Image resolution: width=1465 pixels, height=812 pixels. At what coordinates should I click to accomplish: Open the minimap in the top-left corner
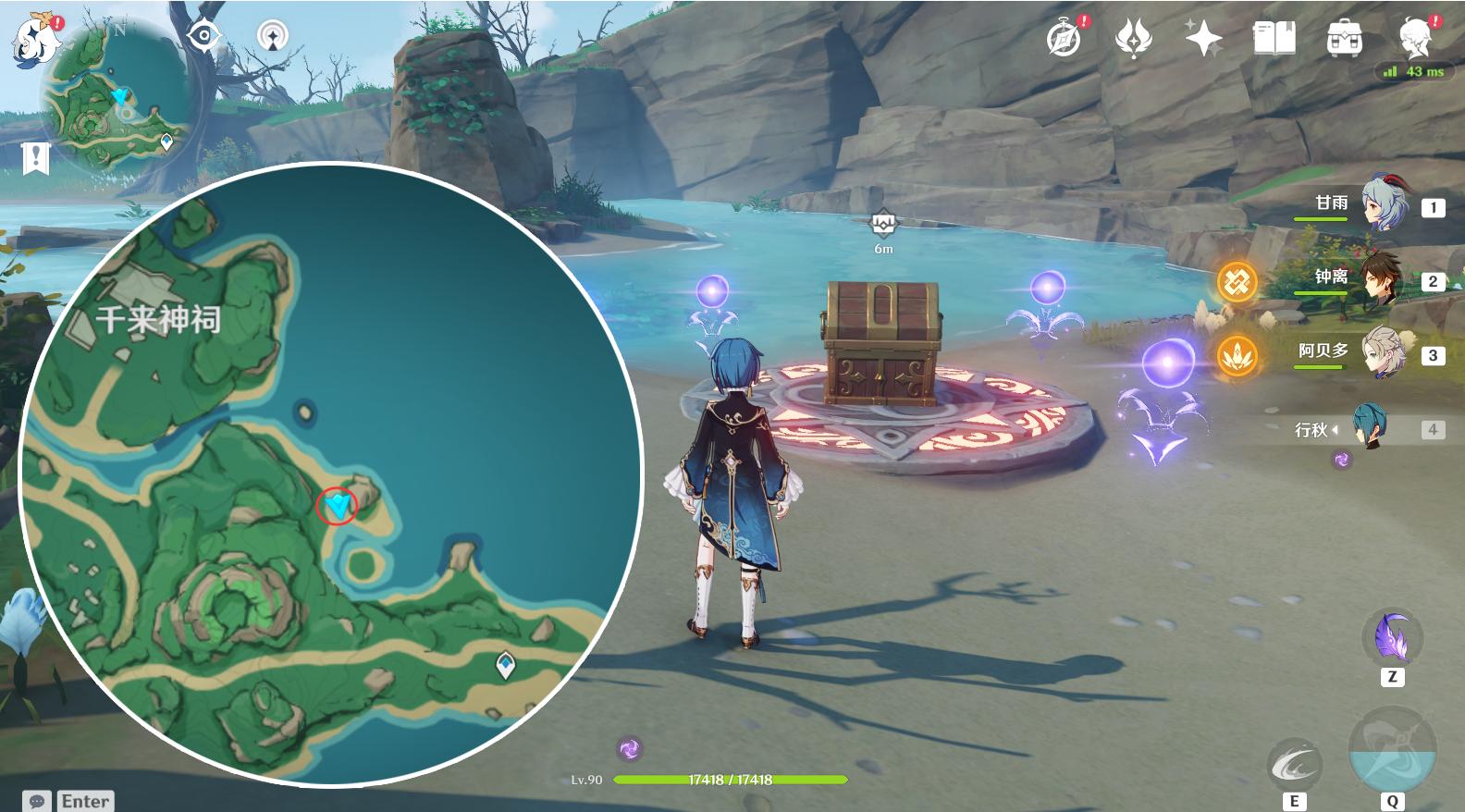[x=116, y=97]
